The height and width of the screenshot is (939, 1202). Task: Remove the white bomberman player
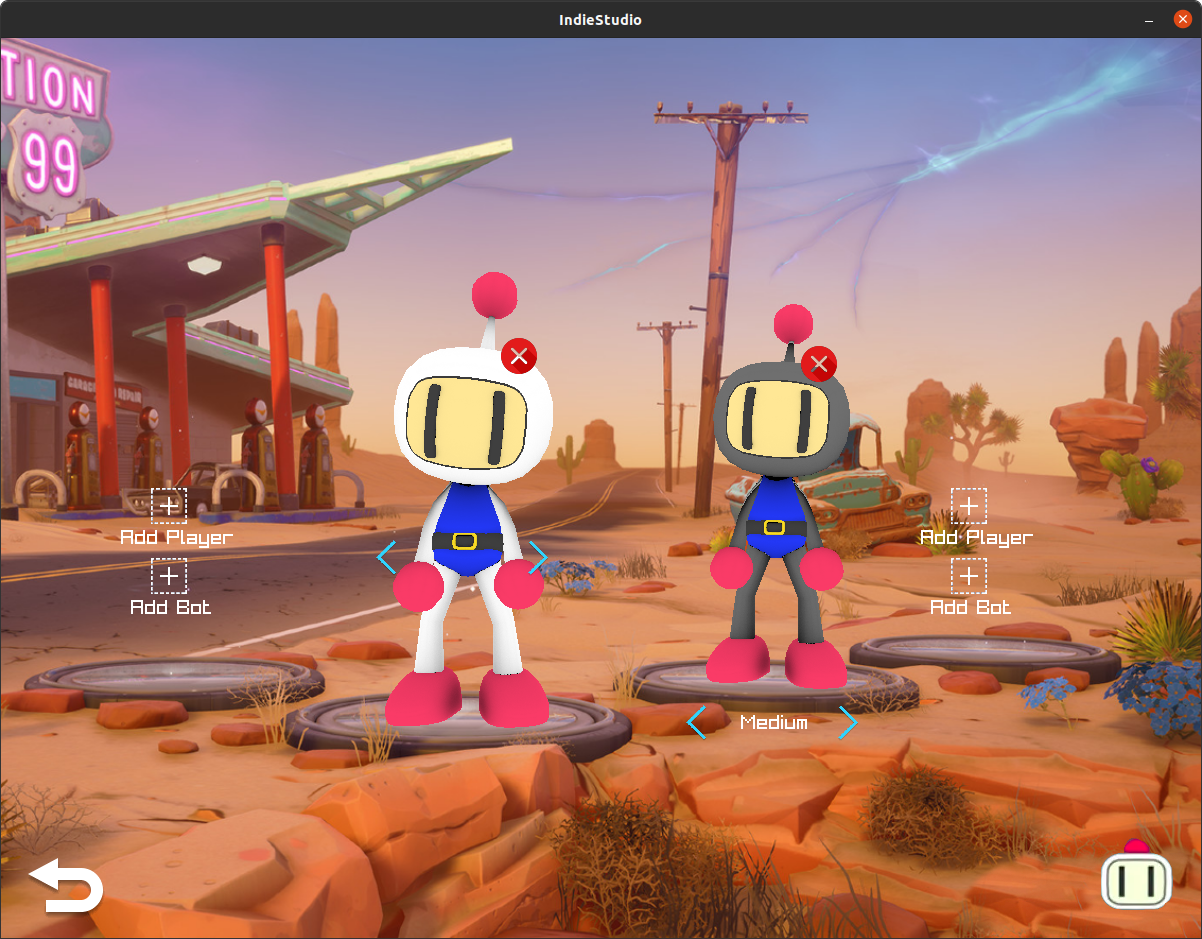pyautogui.click(x=519, y=356)
